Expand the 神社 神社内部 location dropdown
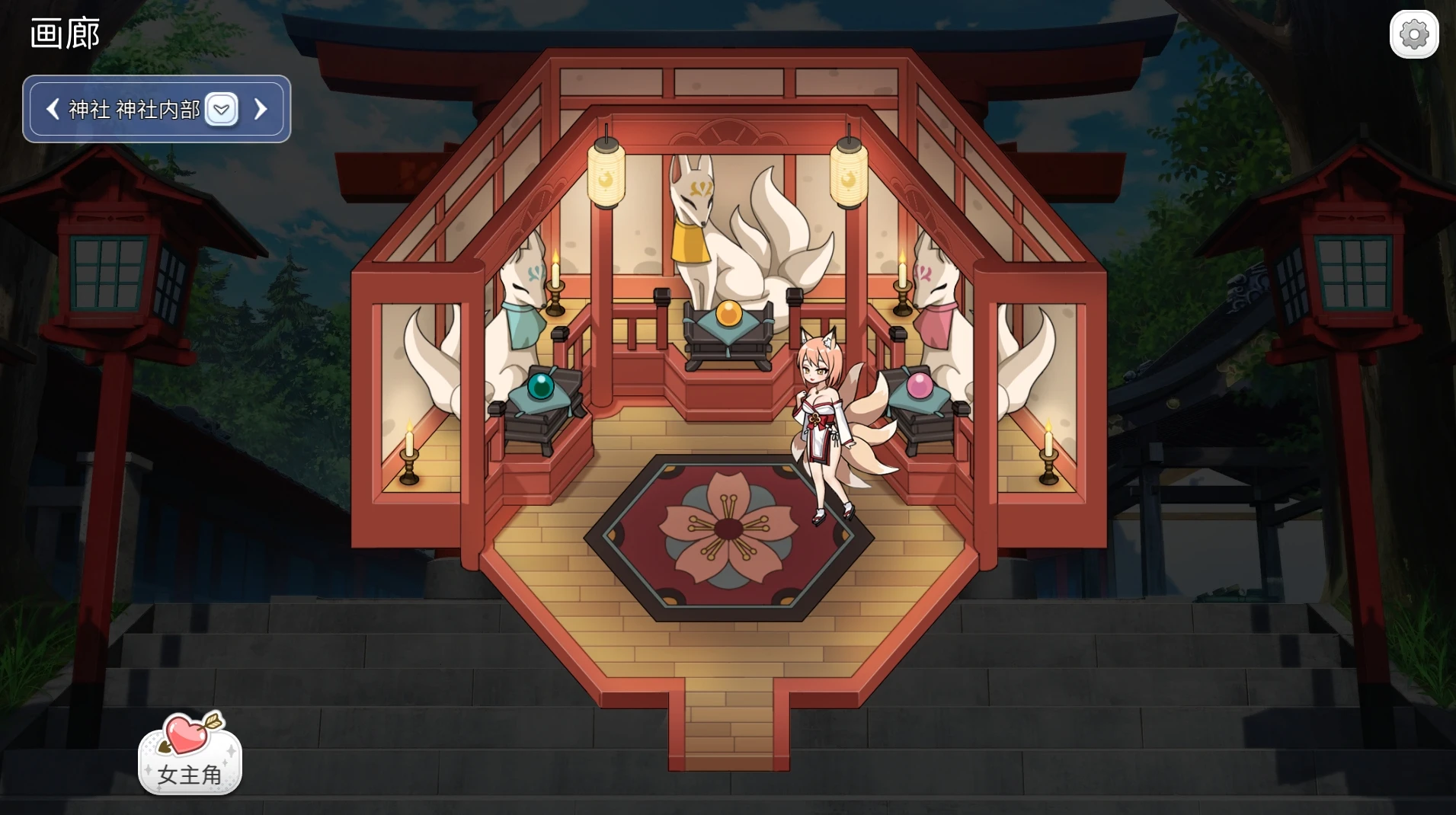This screenshot has height=815, width=1456. (222, 110)
